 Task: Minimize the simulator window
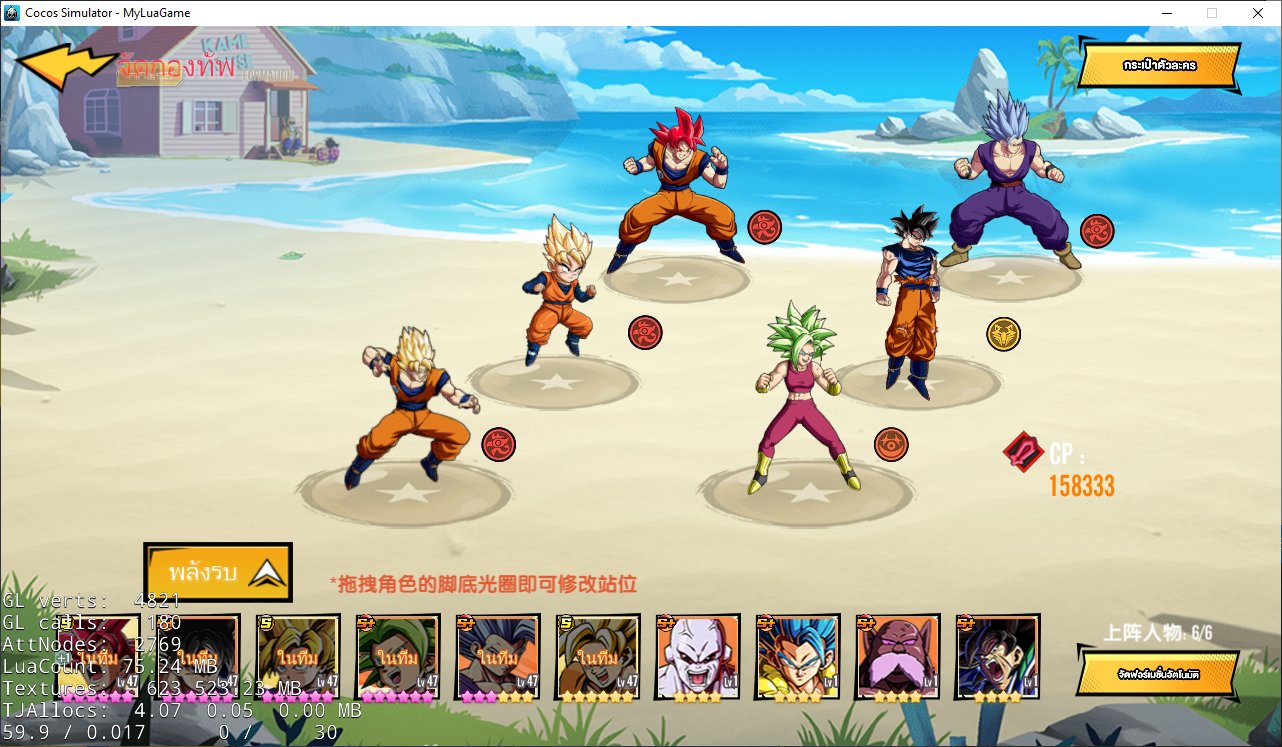pyautogui.click(x=1166, y=13)
